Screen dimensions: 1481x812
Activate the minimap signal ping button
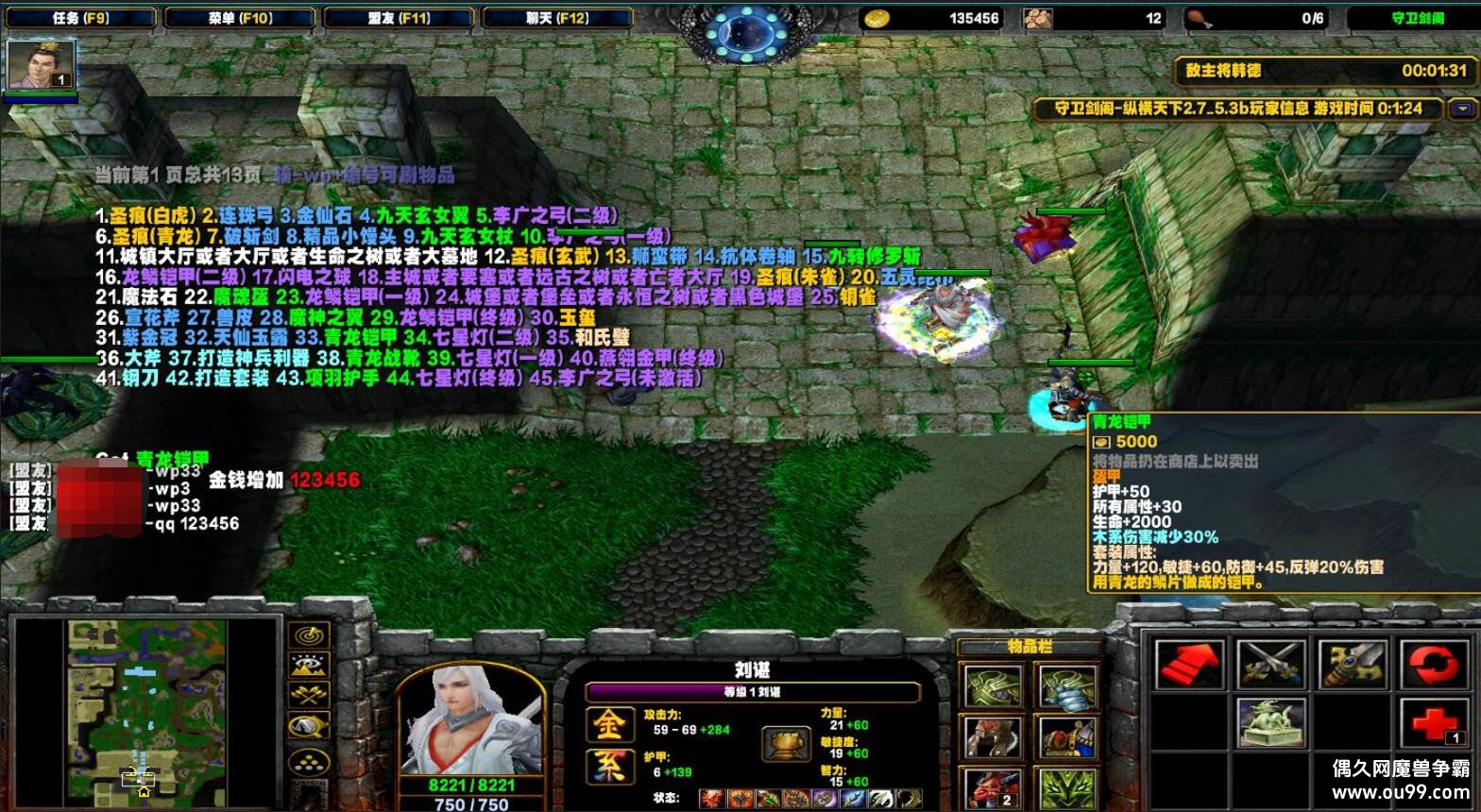click(309, 635)
